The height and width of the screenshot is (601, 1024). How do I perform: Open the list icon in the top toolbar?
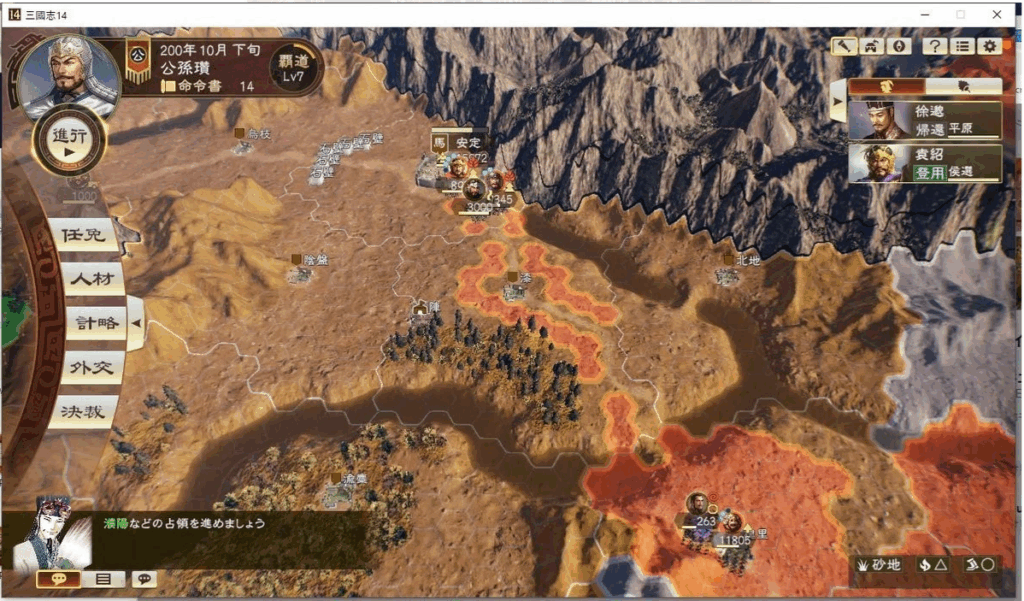[962, 46]
